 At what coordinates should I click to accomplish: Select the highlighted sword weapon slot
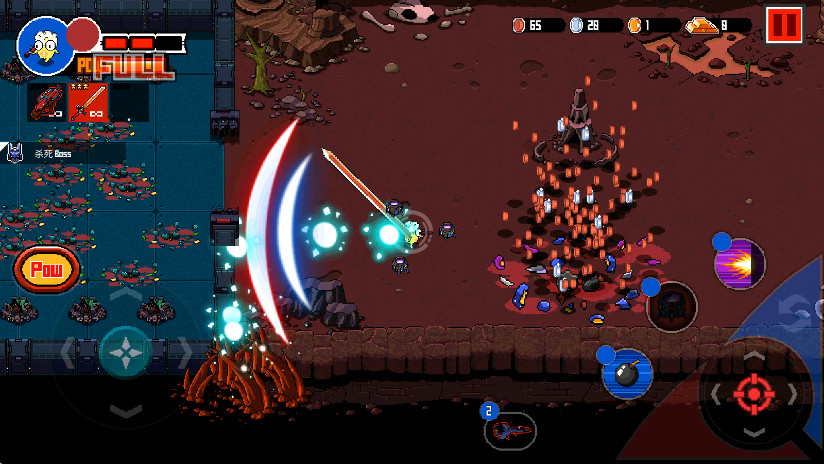88,101
